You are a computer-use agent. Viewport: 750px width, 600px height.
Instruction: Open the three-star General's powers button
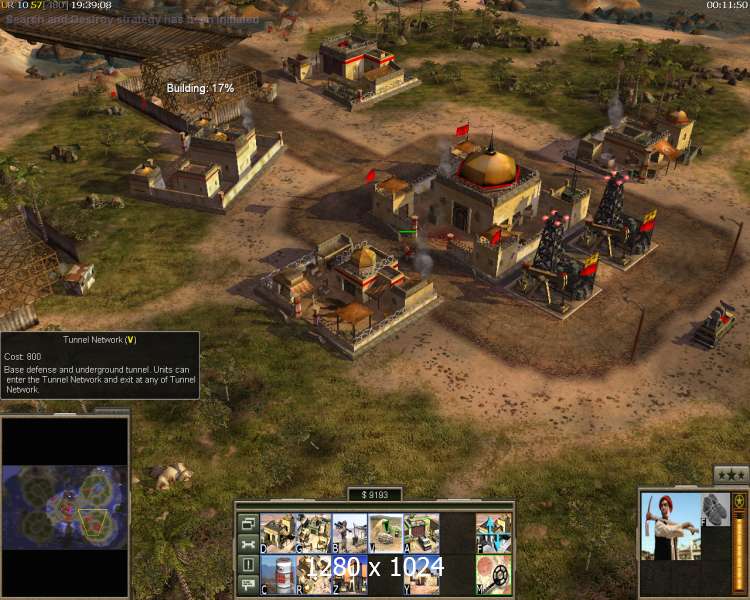tap(731, 475)
